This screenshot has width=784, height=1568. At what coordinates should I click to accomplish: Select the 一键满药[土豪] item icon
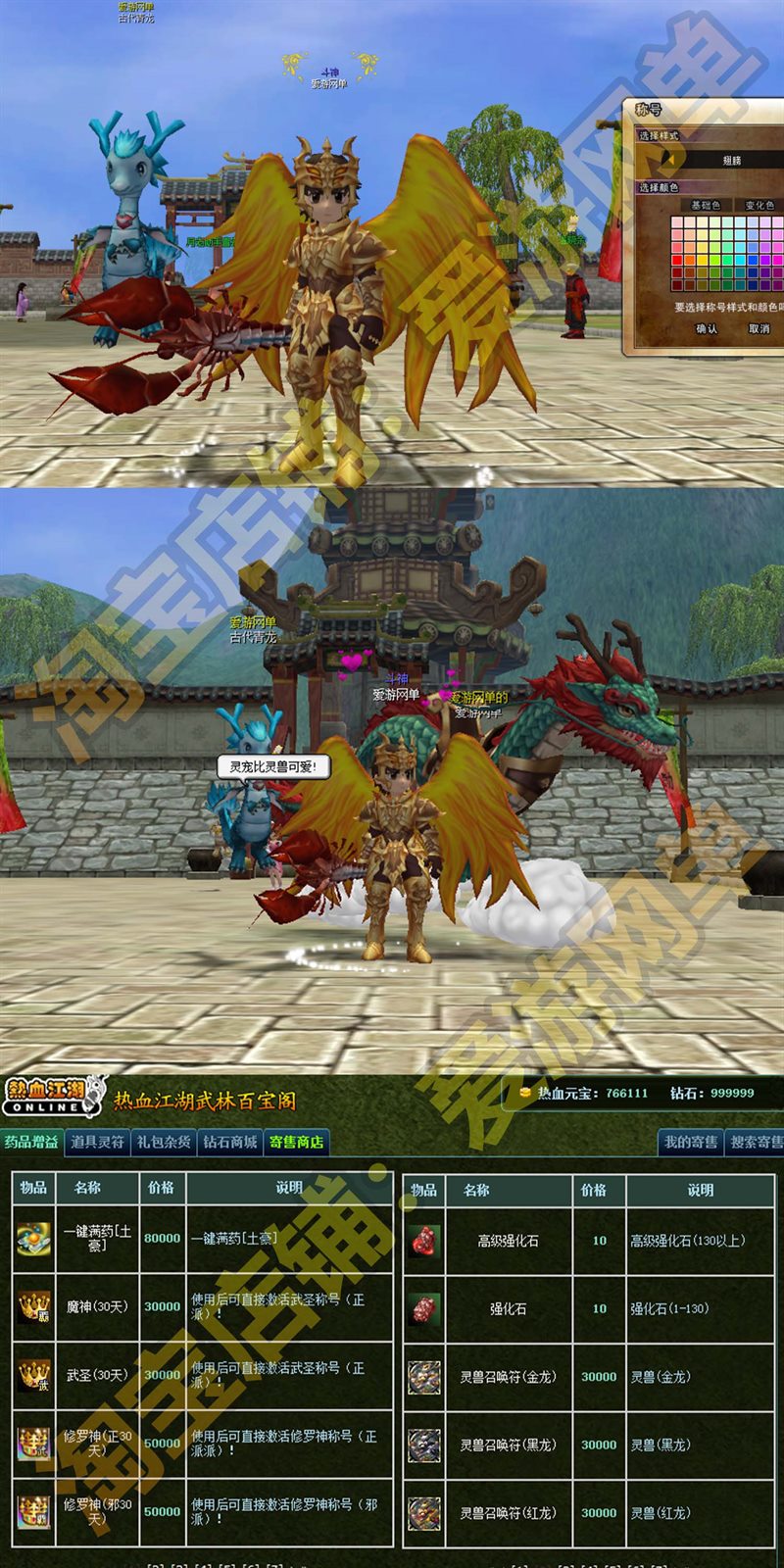pyautogui.click(x=33, y=1239)
